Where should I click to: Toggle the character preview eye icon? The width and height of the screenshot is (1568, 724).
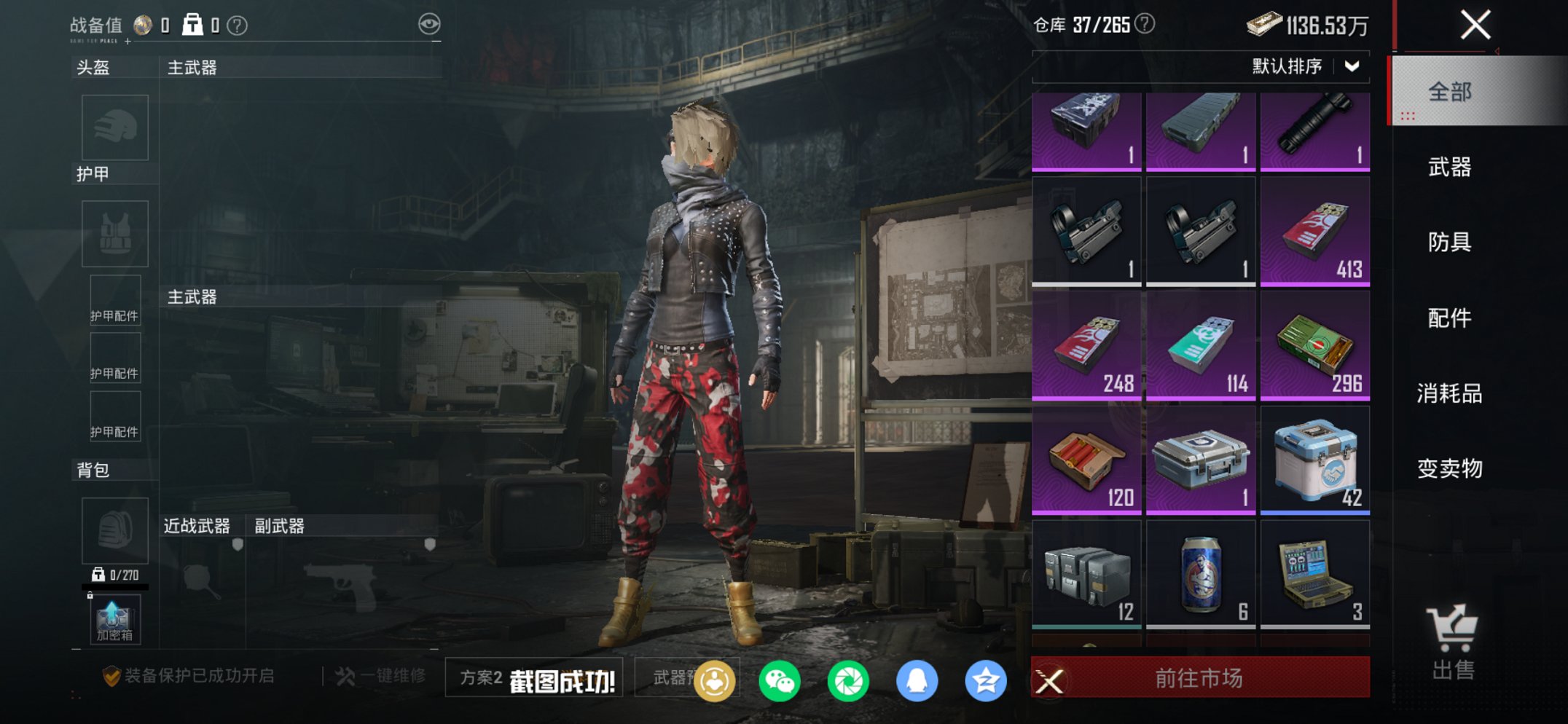[x=430, y=23]
